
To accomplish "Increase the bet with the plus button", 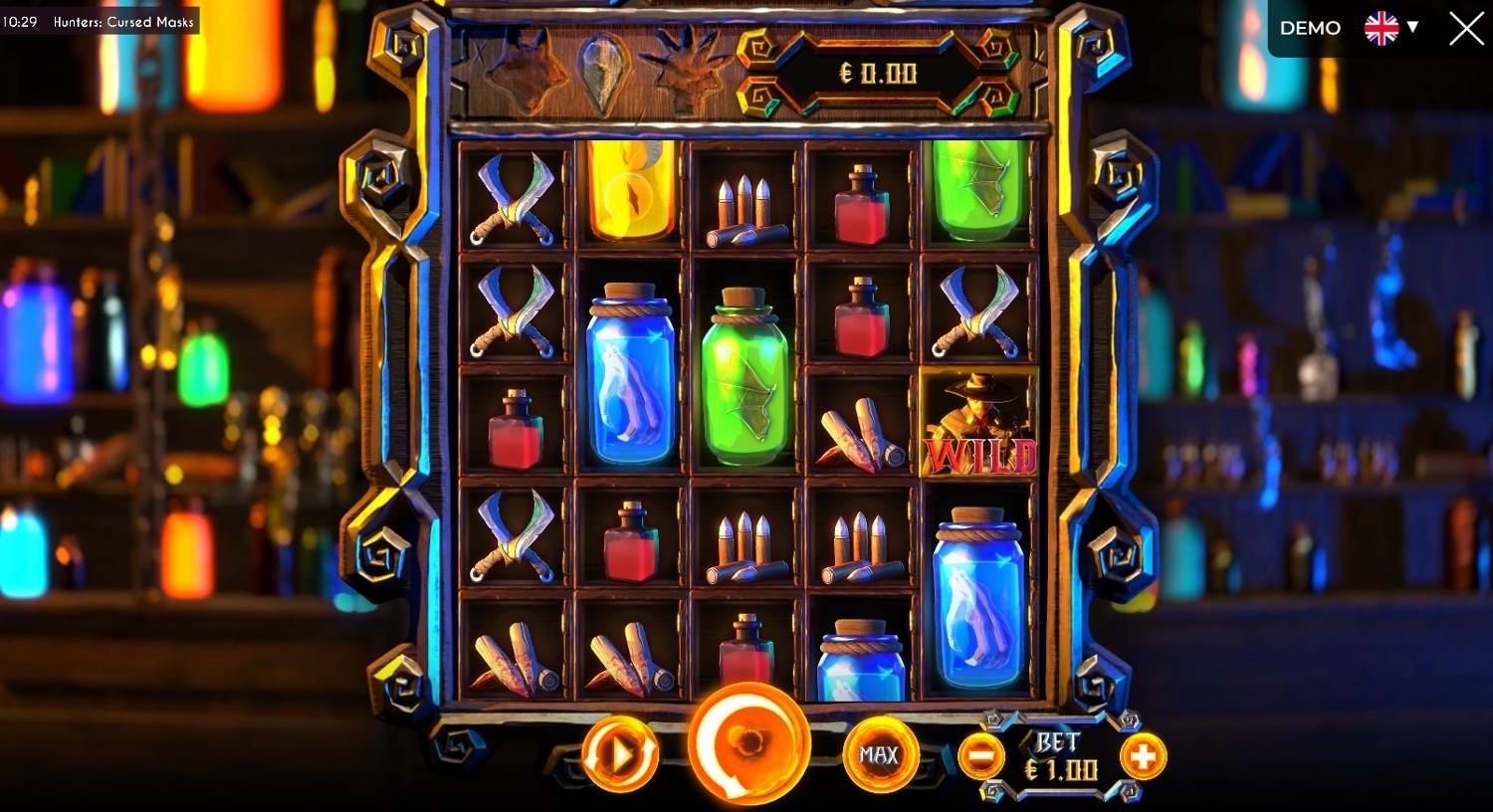I will pyautogui.click(x=1143, y=758).
